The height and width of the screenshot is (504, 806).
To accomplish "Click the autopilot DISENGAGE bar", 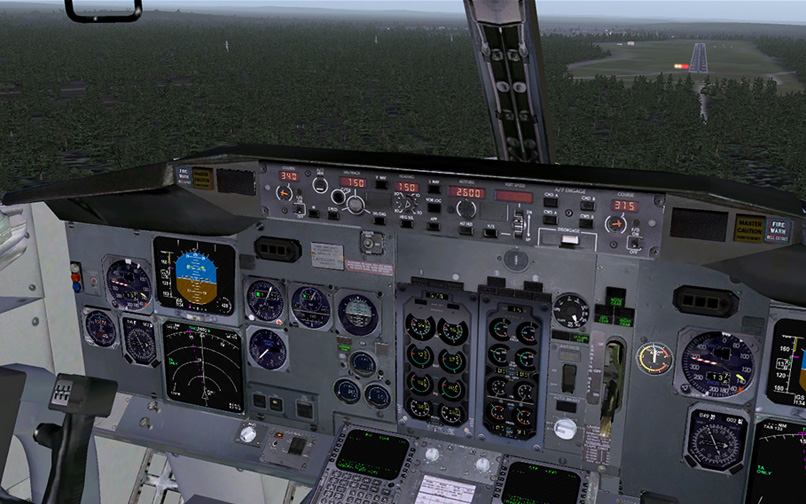I will point(567,239).
